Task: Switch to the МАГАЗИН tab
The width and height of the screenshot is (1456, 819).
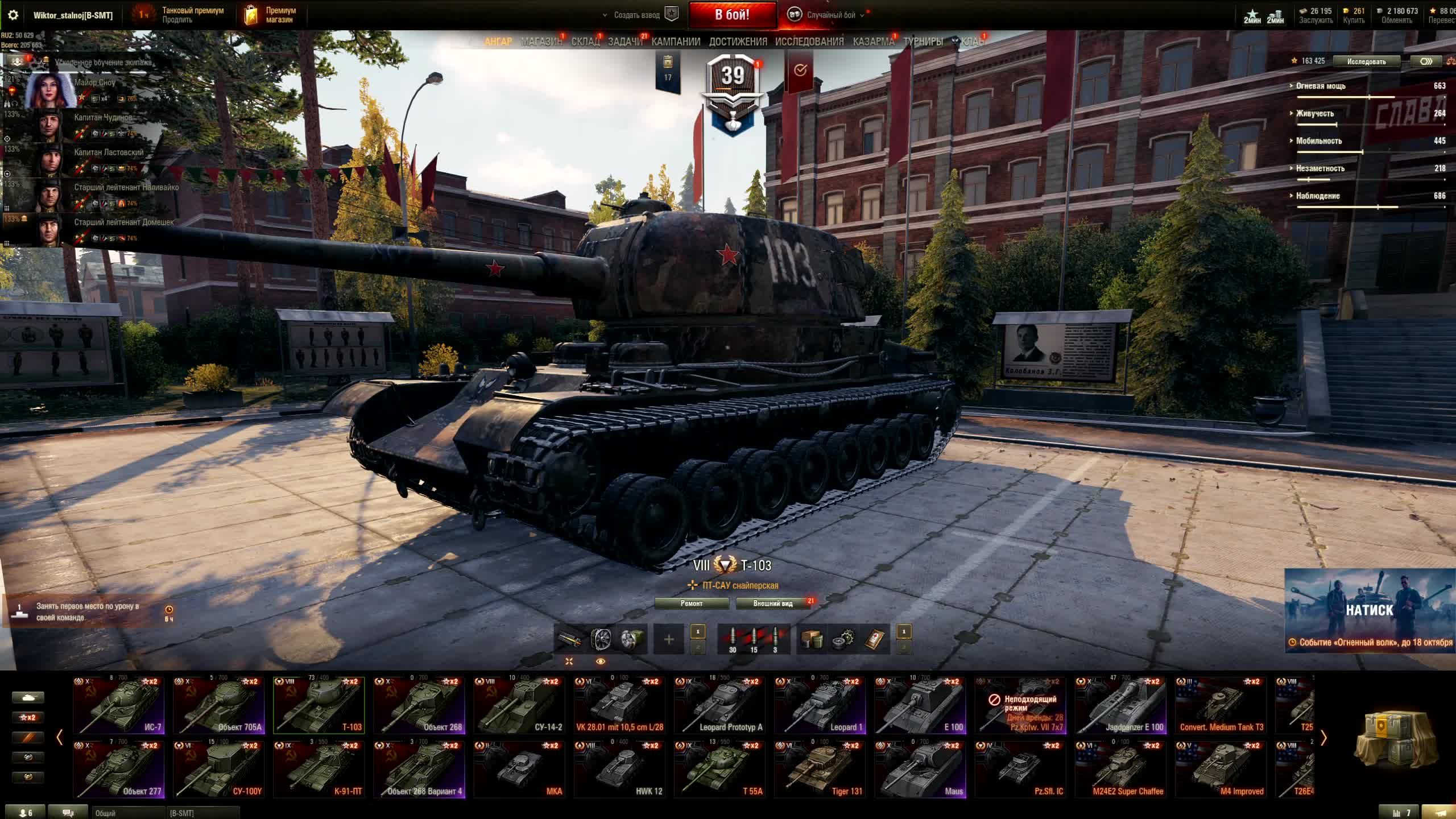Action: pyautogui.click(x=541, y=42)
